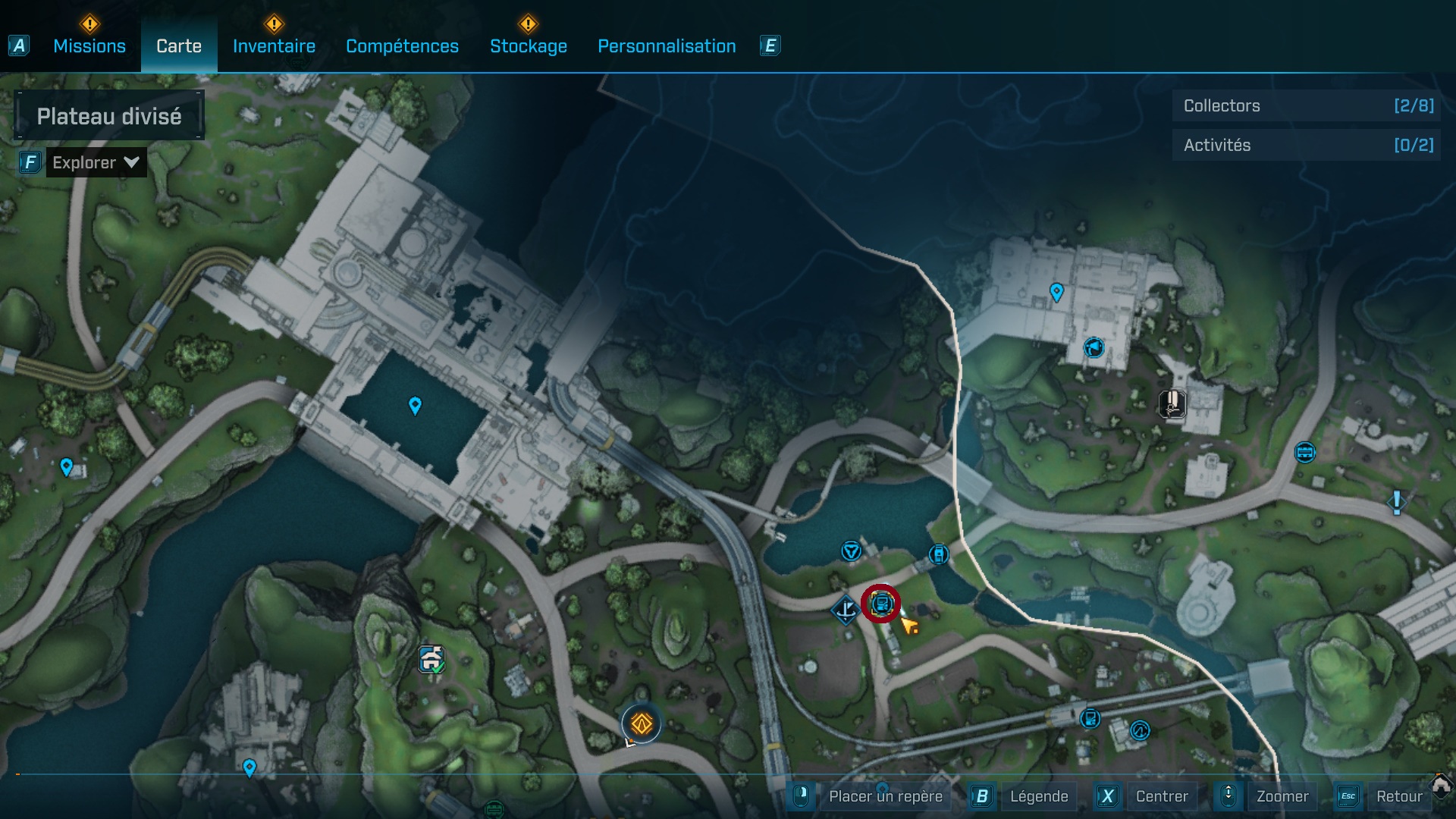Go to the Compétences tab
Viewport: 1456px width, 819px height.
coord(402,46)
